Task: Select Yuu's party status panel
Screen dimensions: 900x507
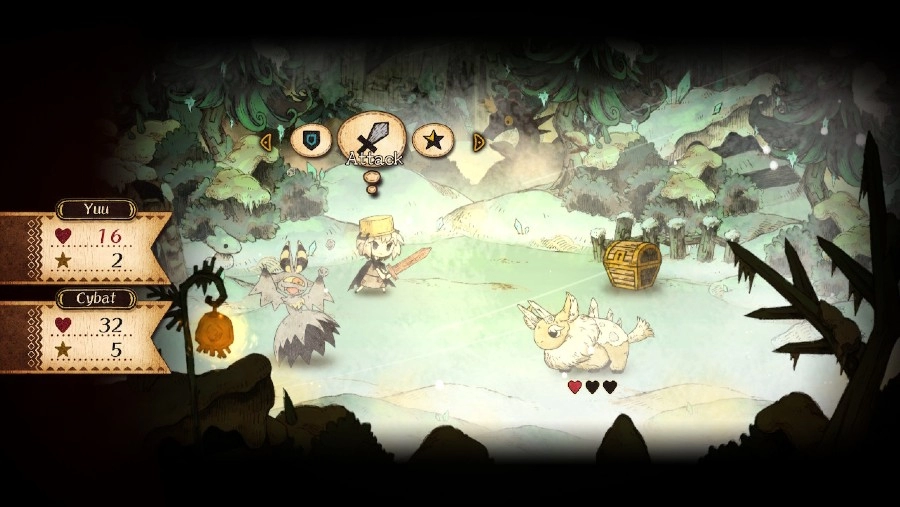Action: point(84,246)
